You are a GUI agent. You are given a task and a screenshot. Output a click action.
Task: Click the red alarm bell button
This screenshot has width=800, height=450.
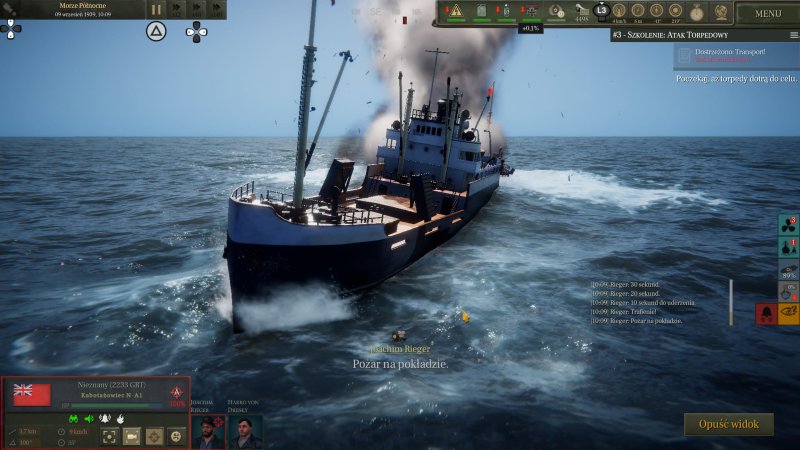pyautogui.click(x=765, y=313)
